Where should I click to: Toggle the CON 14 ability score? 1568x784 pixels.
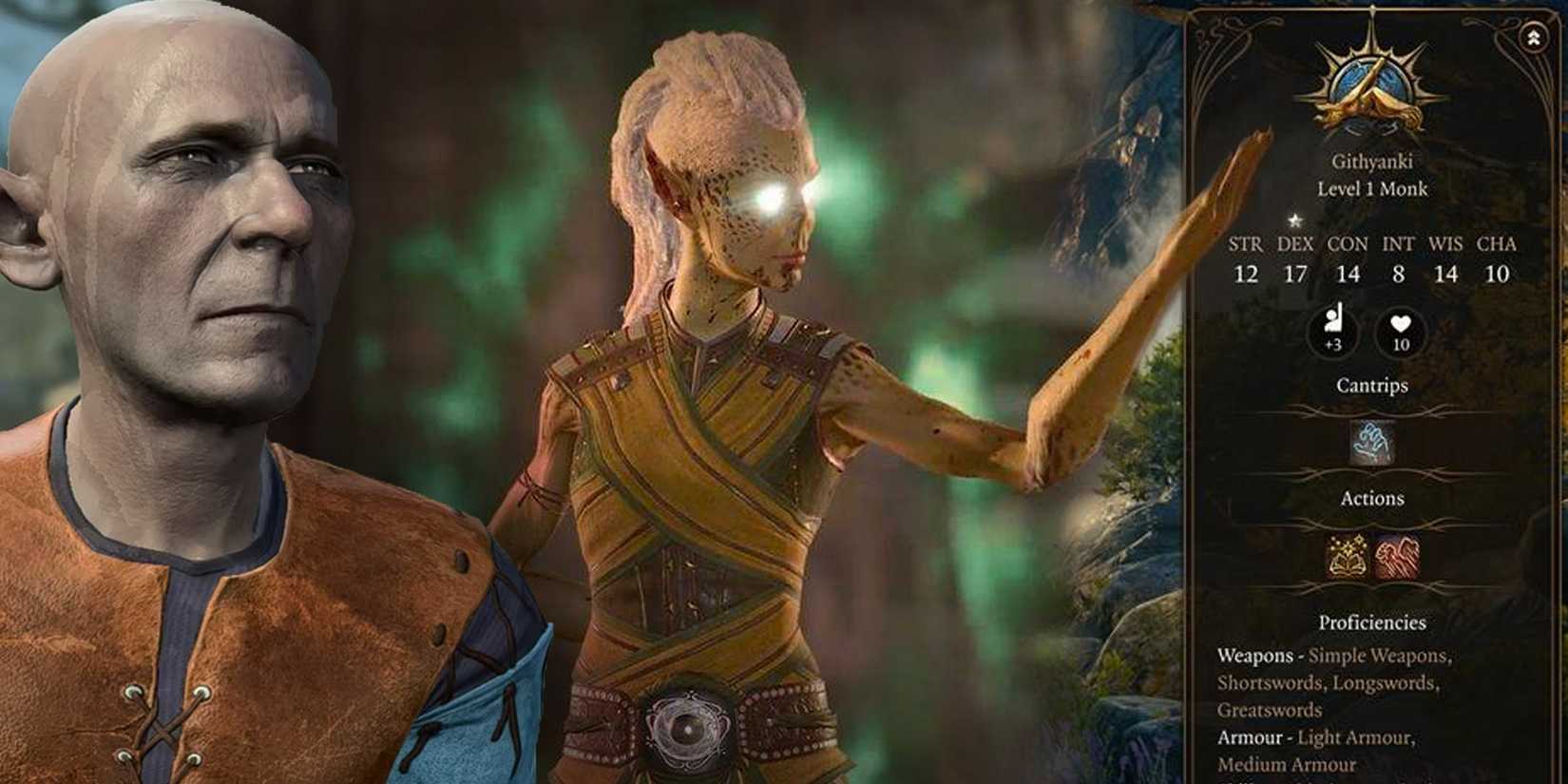(1349, 274)
